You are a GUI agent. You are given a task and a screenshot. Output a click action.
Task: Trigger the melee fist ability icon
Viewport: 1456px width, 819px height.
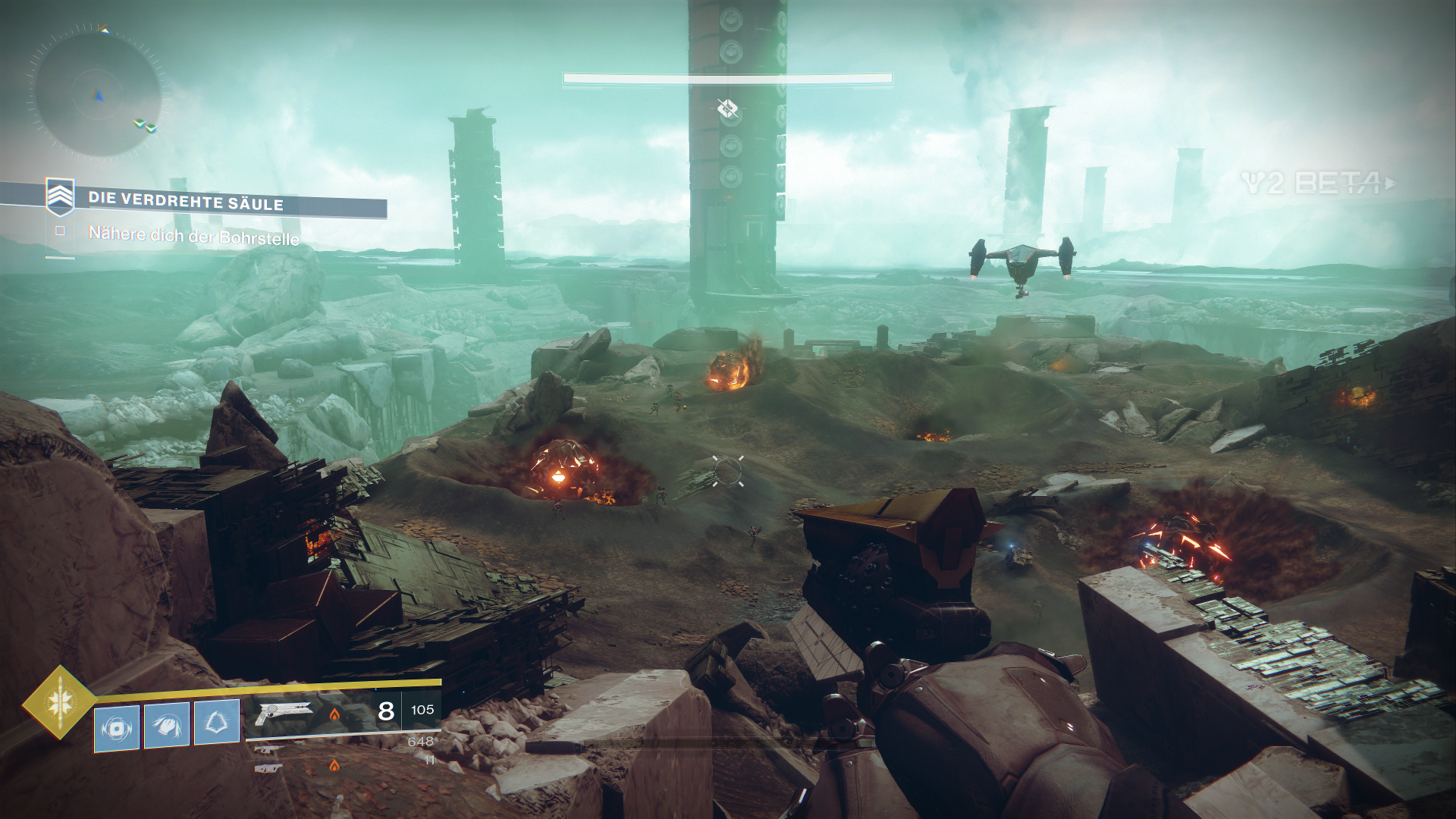[x=167, y=725]
